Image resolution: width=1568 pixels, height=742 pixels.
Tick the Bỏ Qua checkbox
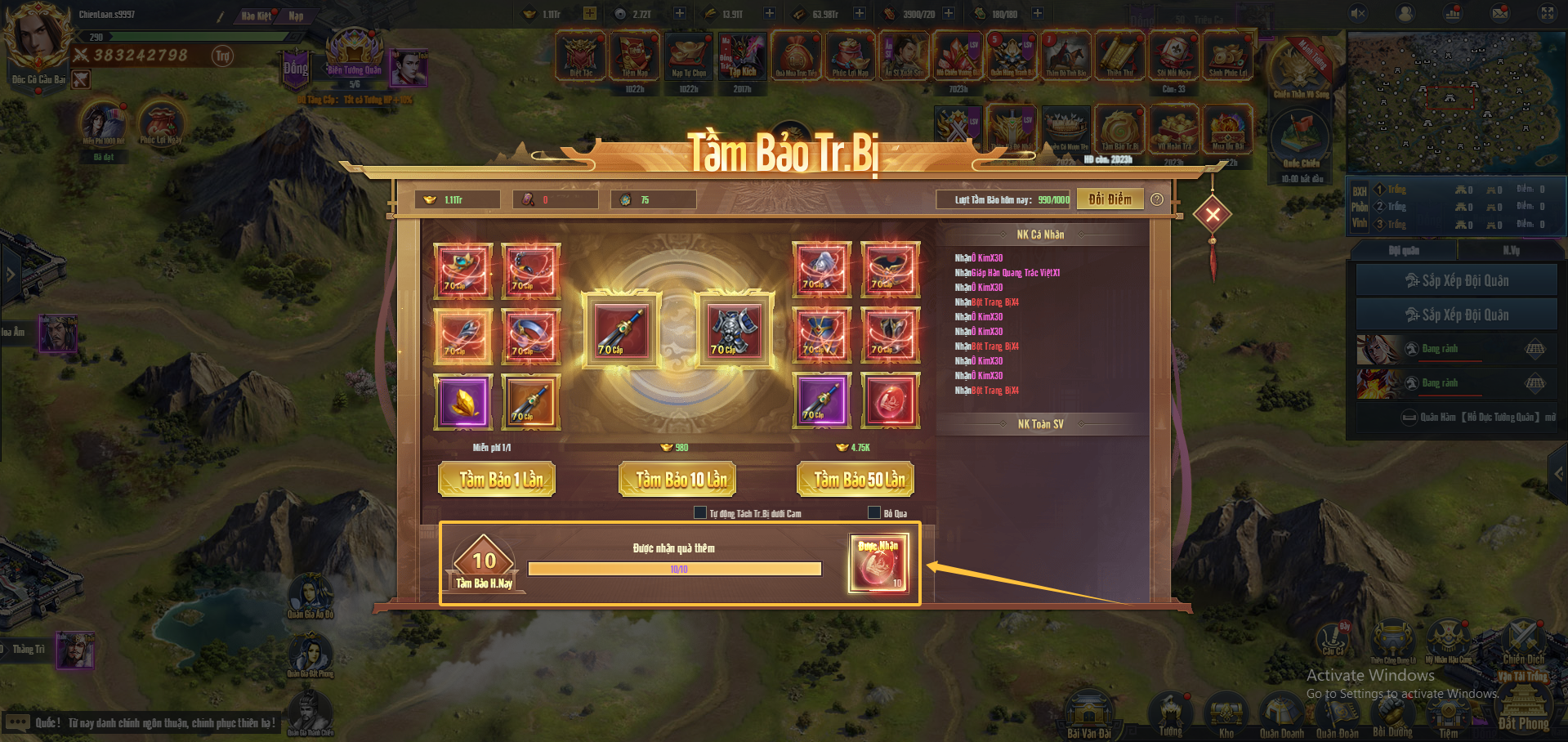click(874, 512)
